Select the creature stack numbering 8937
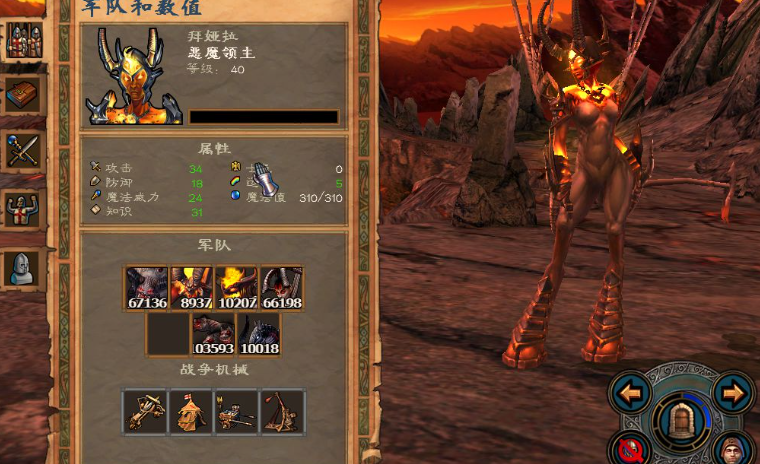Image resolution: width=760 pixels, height=464 pixels. [x=191, y=289]
